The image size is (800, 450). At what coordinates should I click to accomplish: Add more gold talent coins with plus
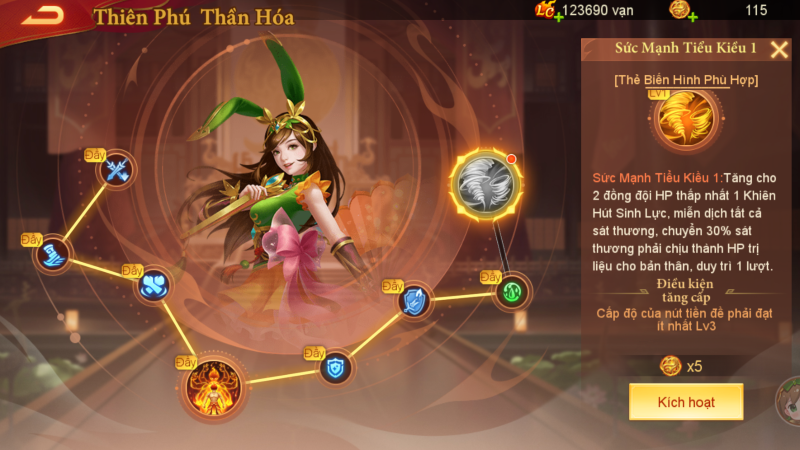(x=692, y=17)
